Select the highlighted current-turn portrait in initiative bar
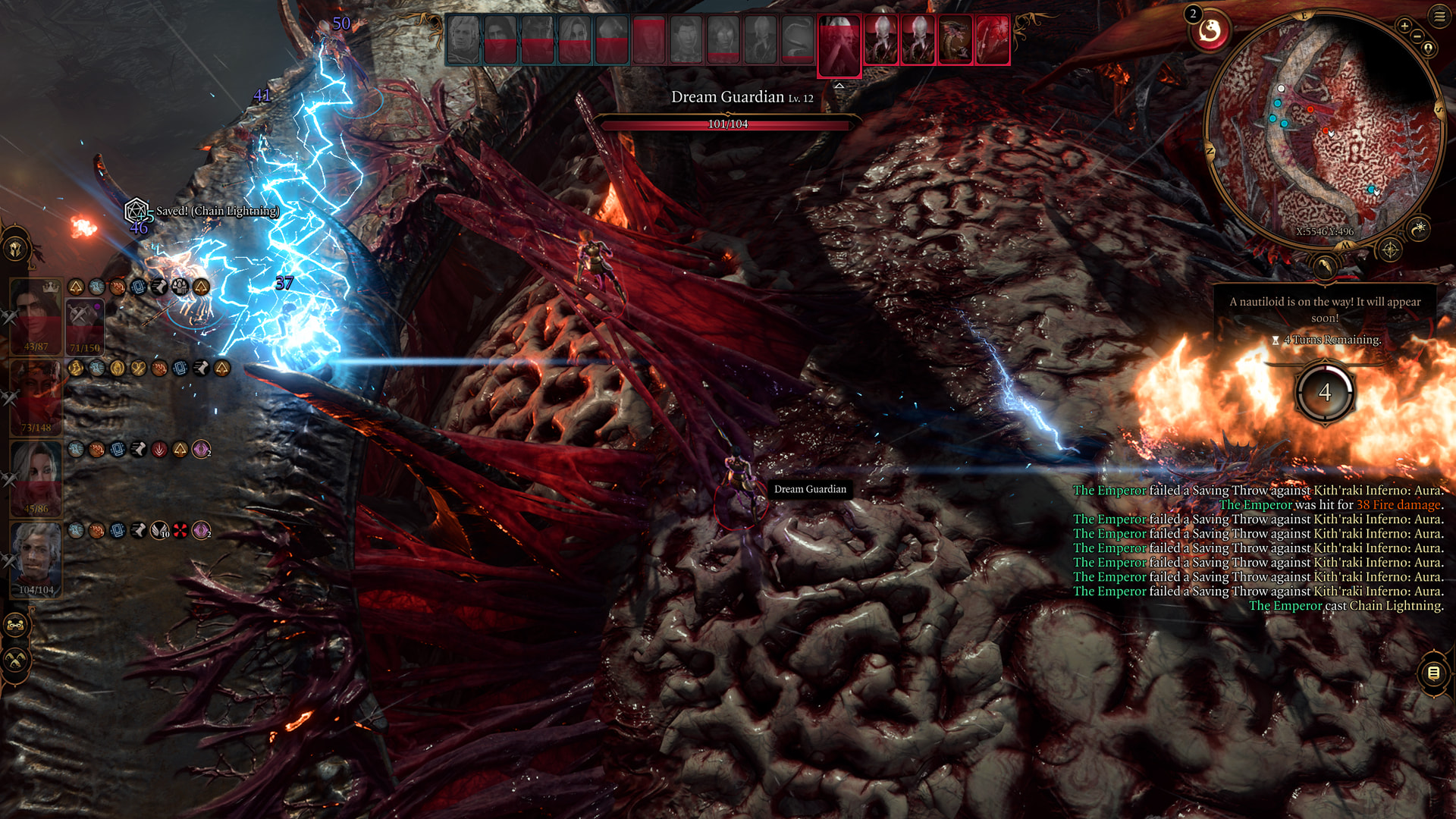Image resolution: width=1456 pixels, height=819 pixels. [x=839, y=44]
